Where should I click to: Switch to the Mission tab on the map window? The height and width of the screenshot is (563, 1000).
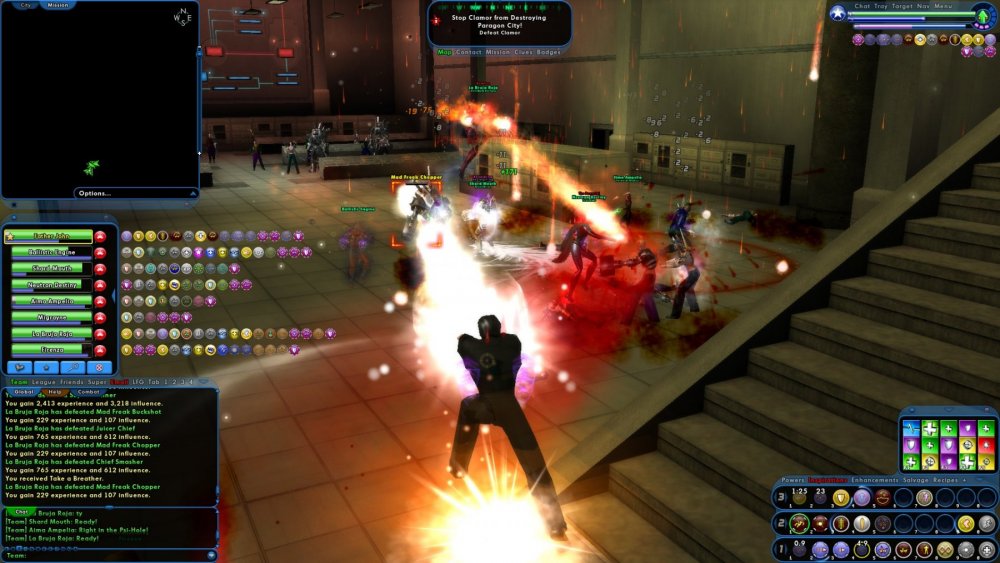pyautogui.click(x=58, y=5)
